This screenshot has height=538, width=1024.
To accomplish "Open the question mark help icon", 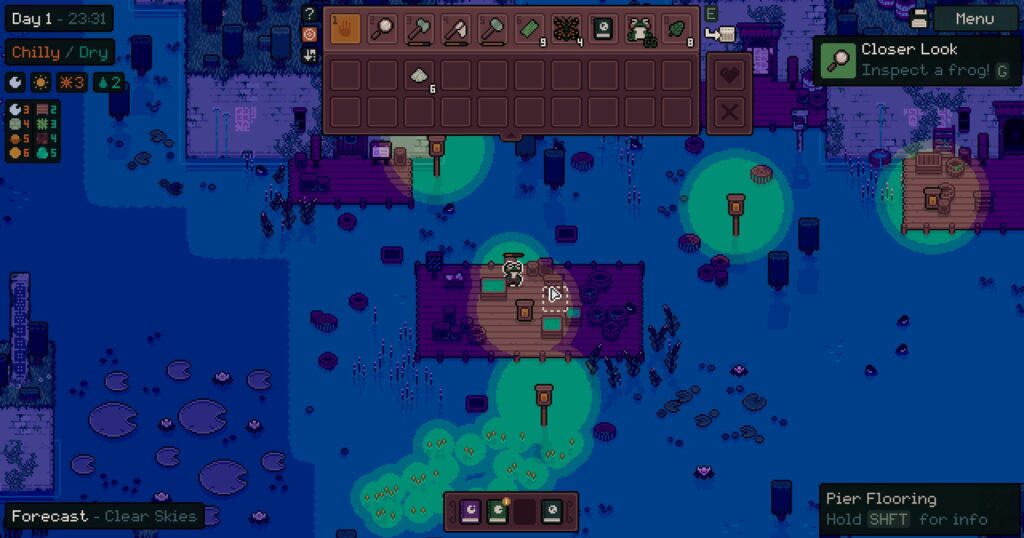I will (x=309, y=13).
